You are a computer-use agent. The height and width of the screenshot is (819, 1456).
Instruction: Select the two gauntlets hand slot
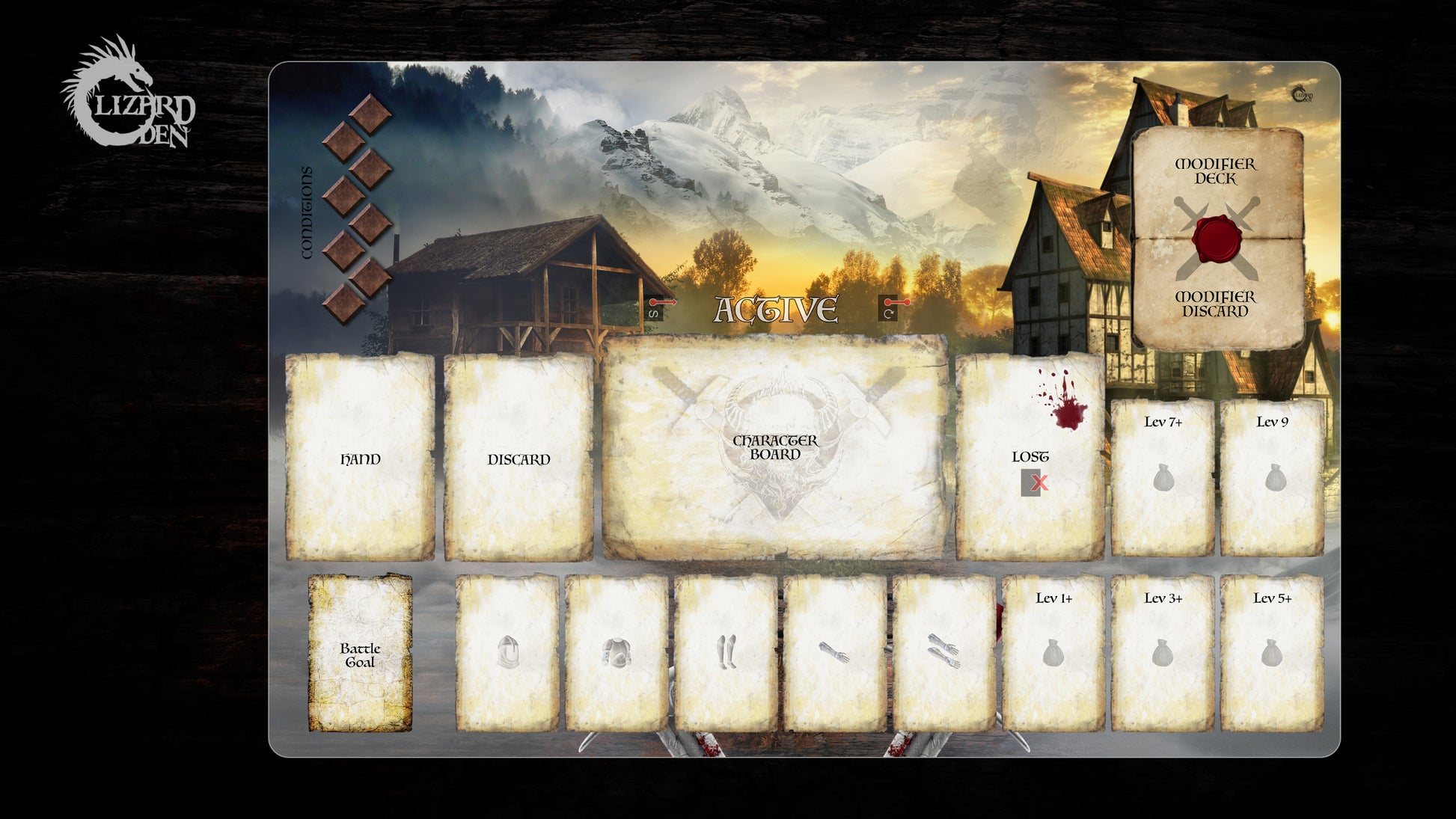[943, 653]
